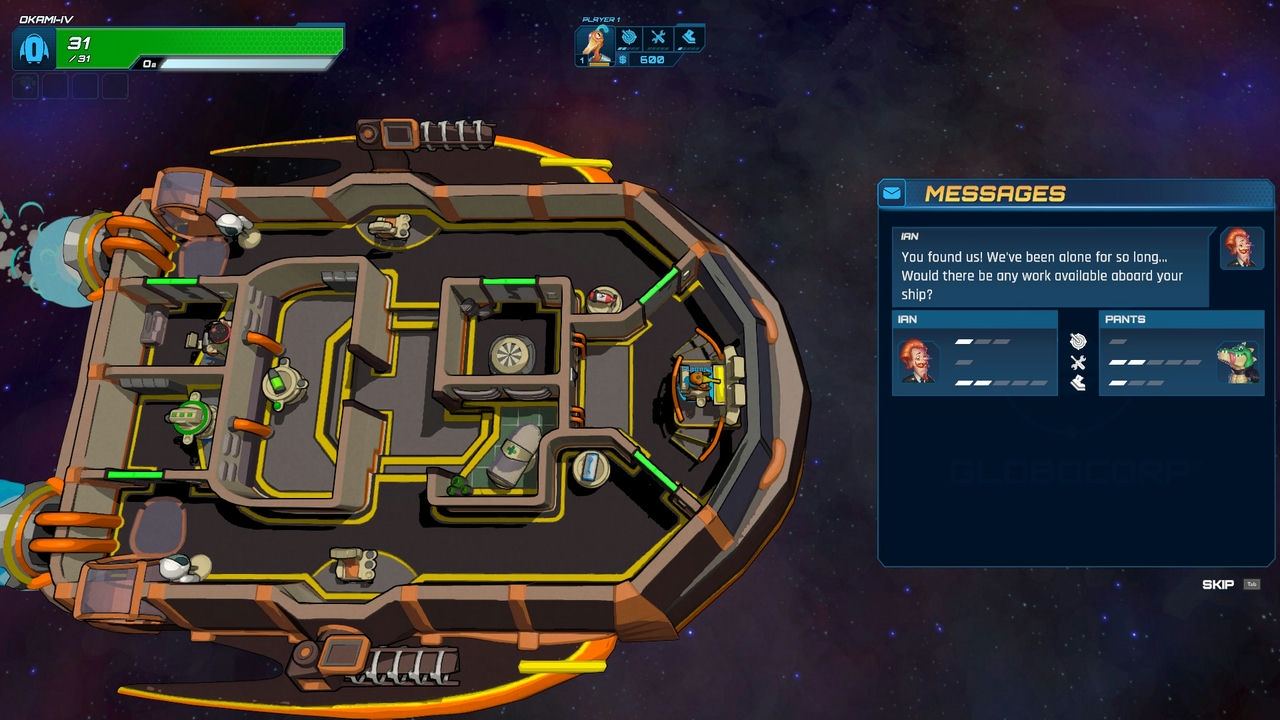Choose the PANTS crew member card
The image size is (1280, 720).
click(x=1181, y=353)
